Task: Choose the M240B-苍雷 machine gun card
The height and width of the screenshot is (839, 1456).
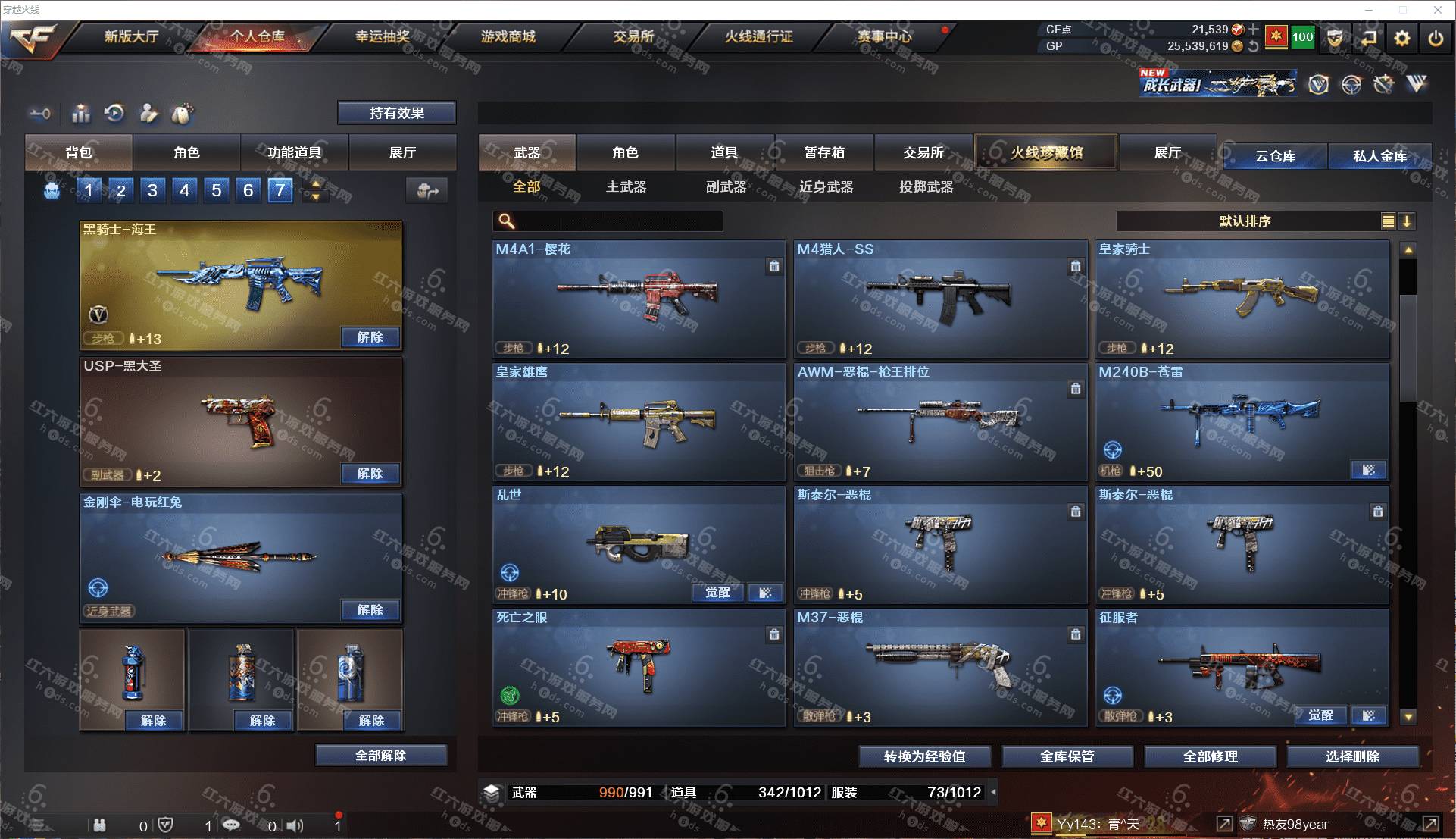Action: tap(1241, 422)
